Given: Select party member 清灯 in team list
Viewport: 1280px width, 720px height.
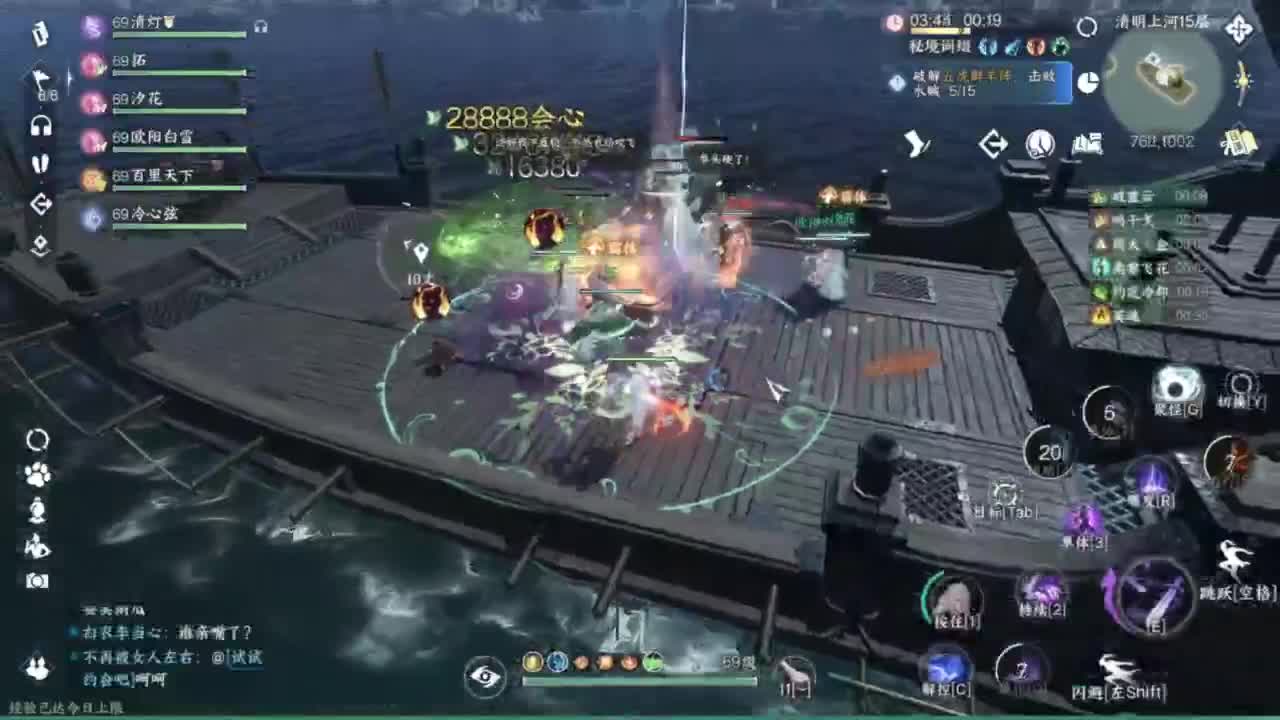Looking at the screenshot, I should click(165, 25).
